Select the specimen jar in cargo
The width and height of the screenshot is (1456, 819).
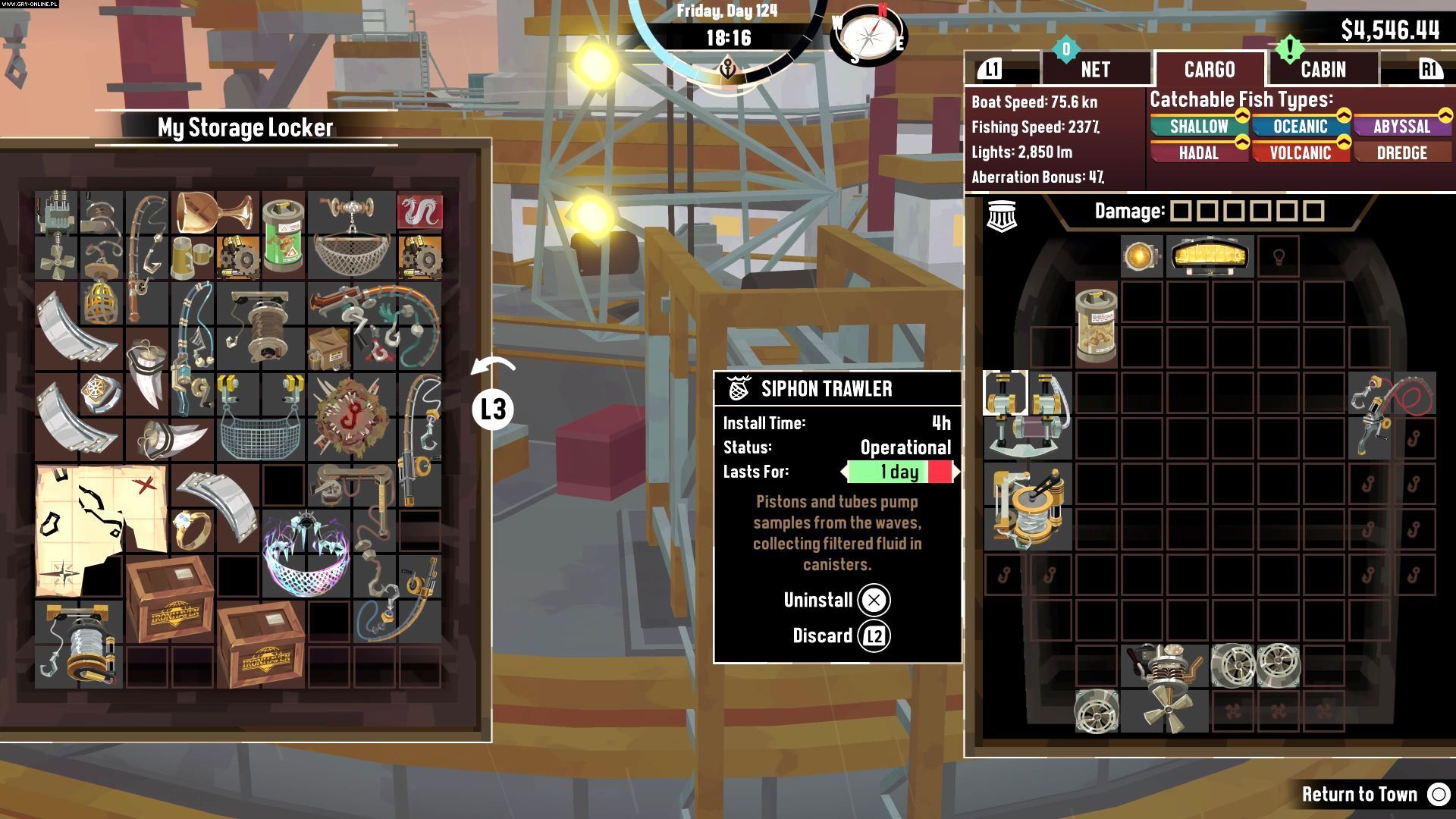[1096, 325]
